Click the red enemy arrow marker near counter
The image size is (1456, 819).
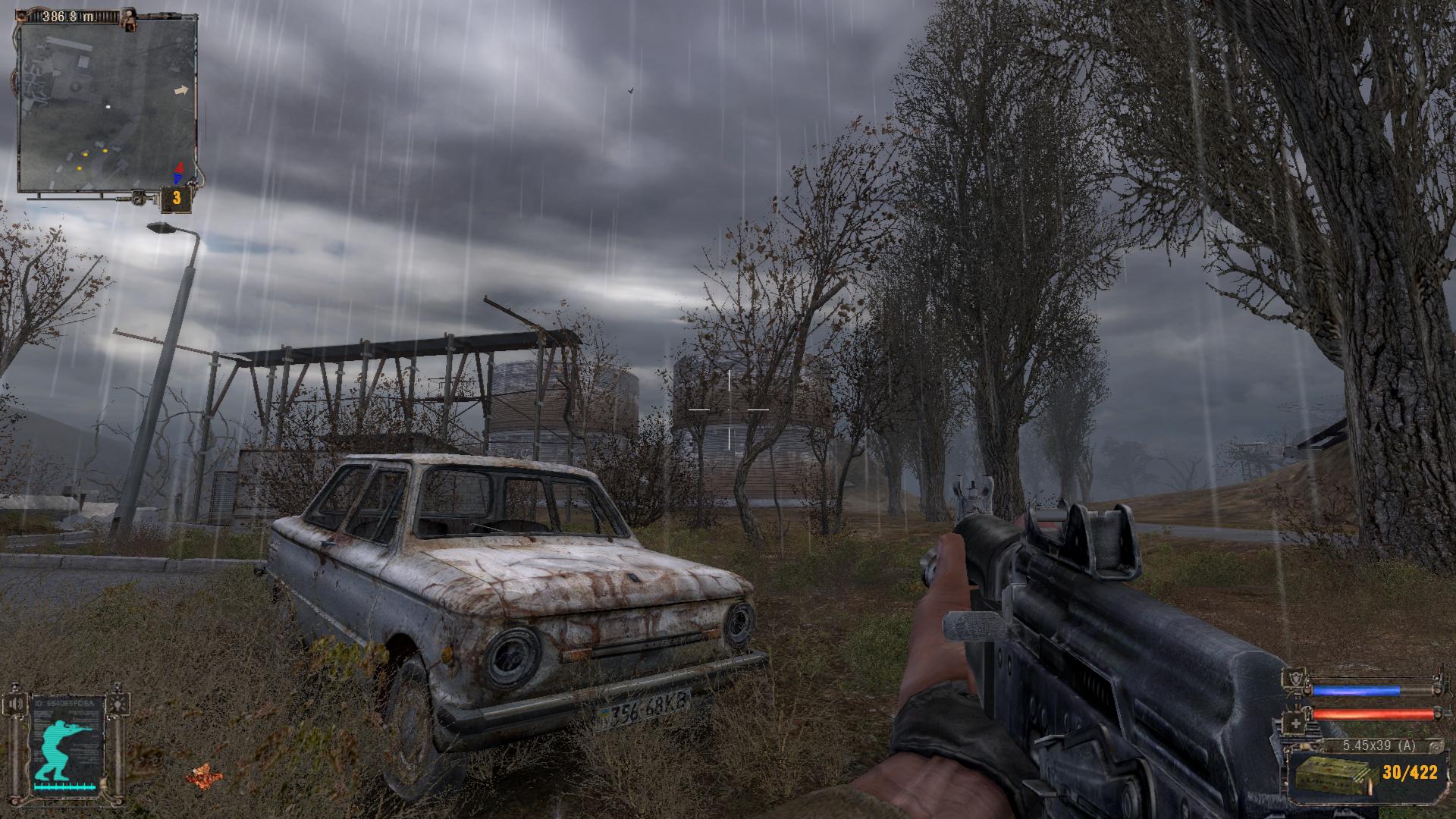[x=179, y=166]
